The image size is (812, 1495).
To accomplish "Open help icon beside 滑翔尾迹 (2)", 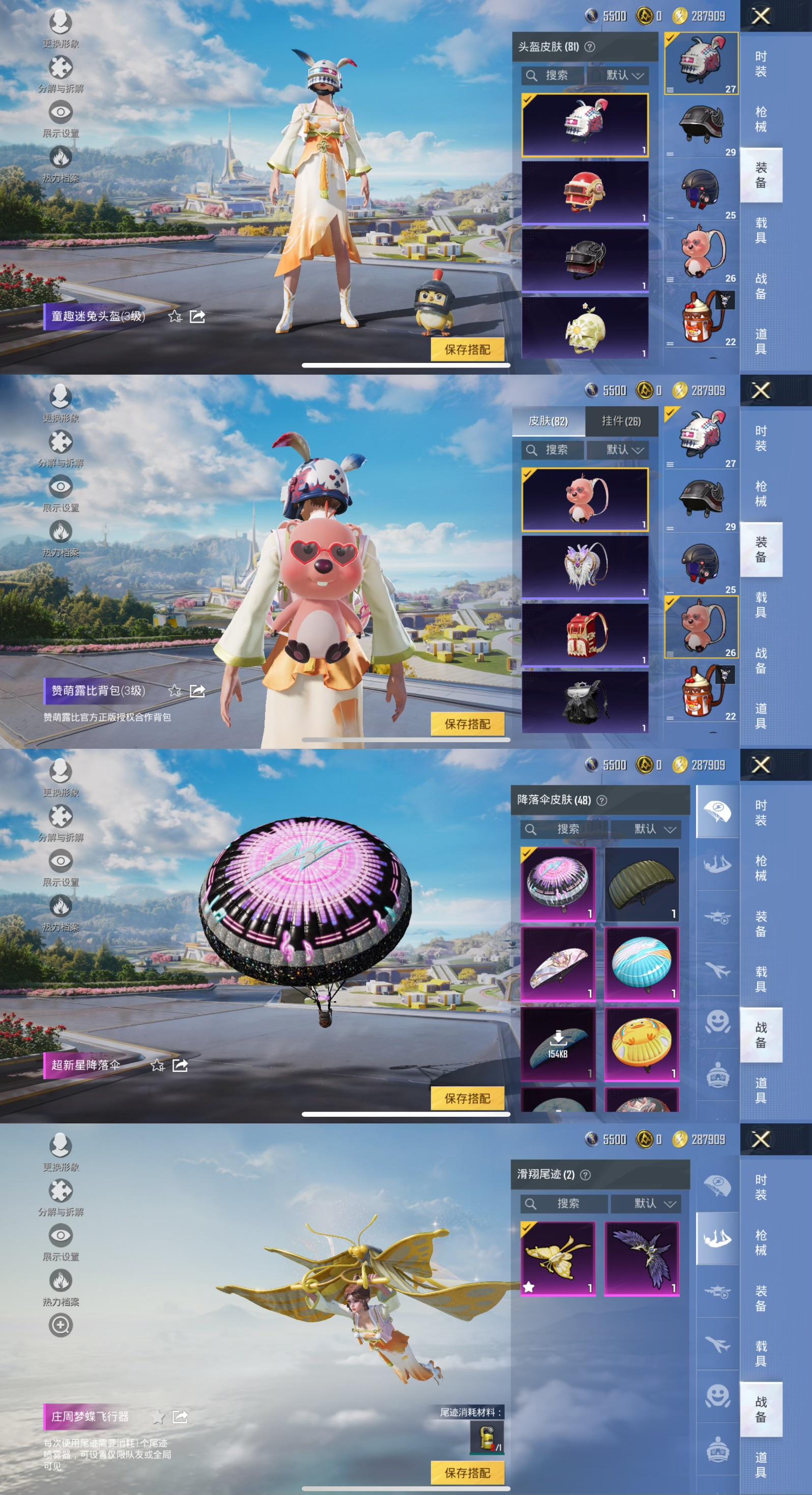I will pos(586,1175).
